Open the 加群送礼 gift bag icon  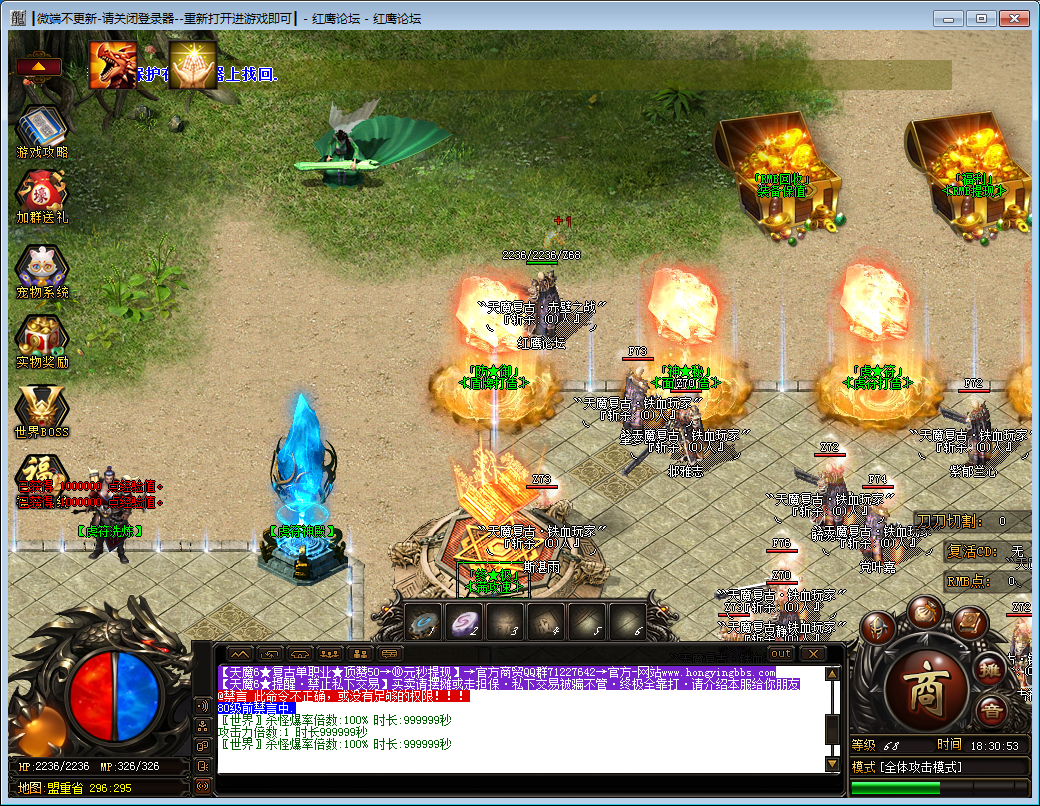pyautogui.click(x=41, y=192)
